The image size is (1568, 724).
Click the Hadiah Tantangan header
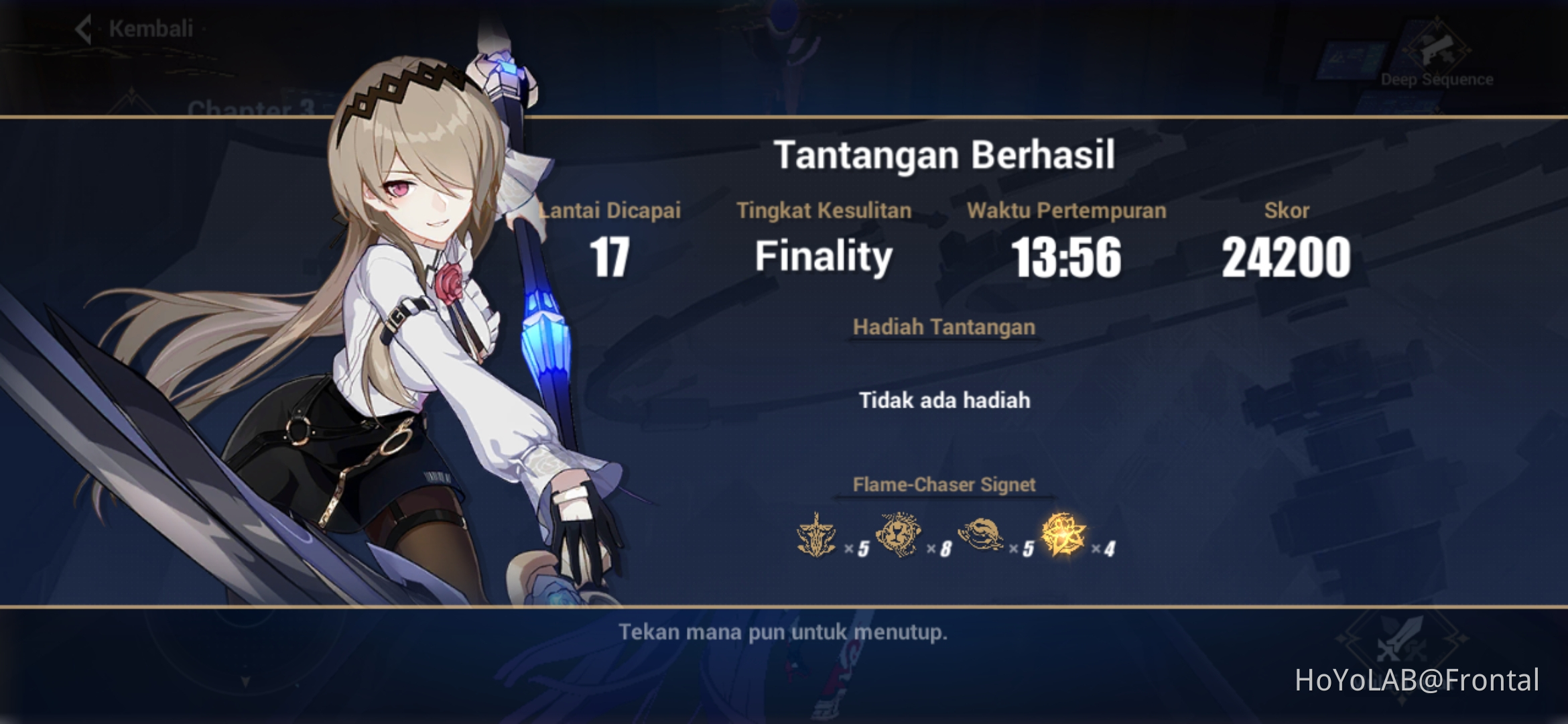point(944,327)
